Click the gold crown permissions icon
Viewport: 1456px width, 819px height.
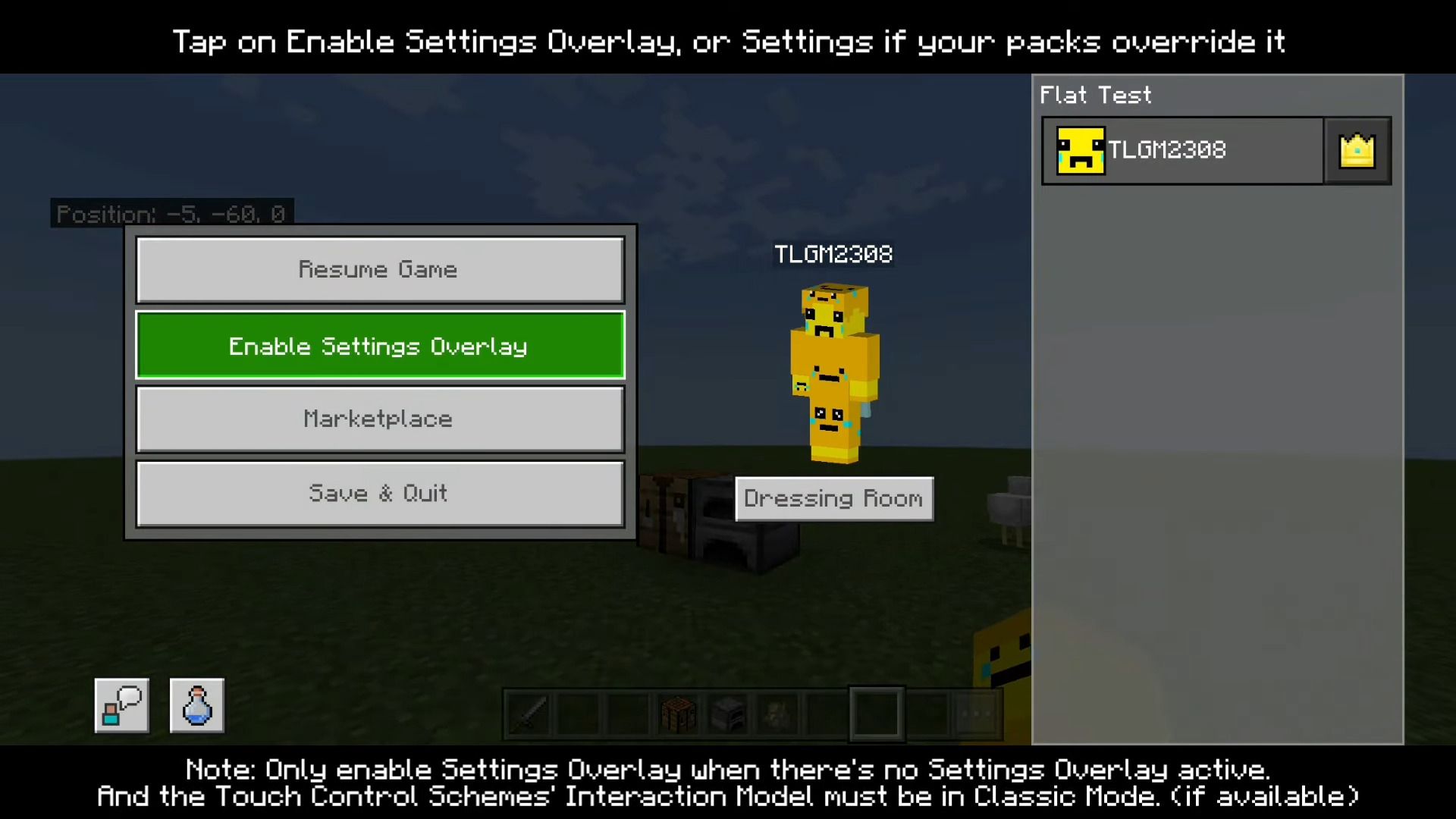tap(1357, 150)
